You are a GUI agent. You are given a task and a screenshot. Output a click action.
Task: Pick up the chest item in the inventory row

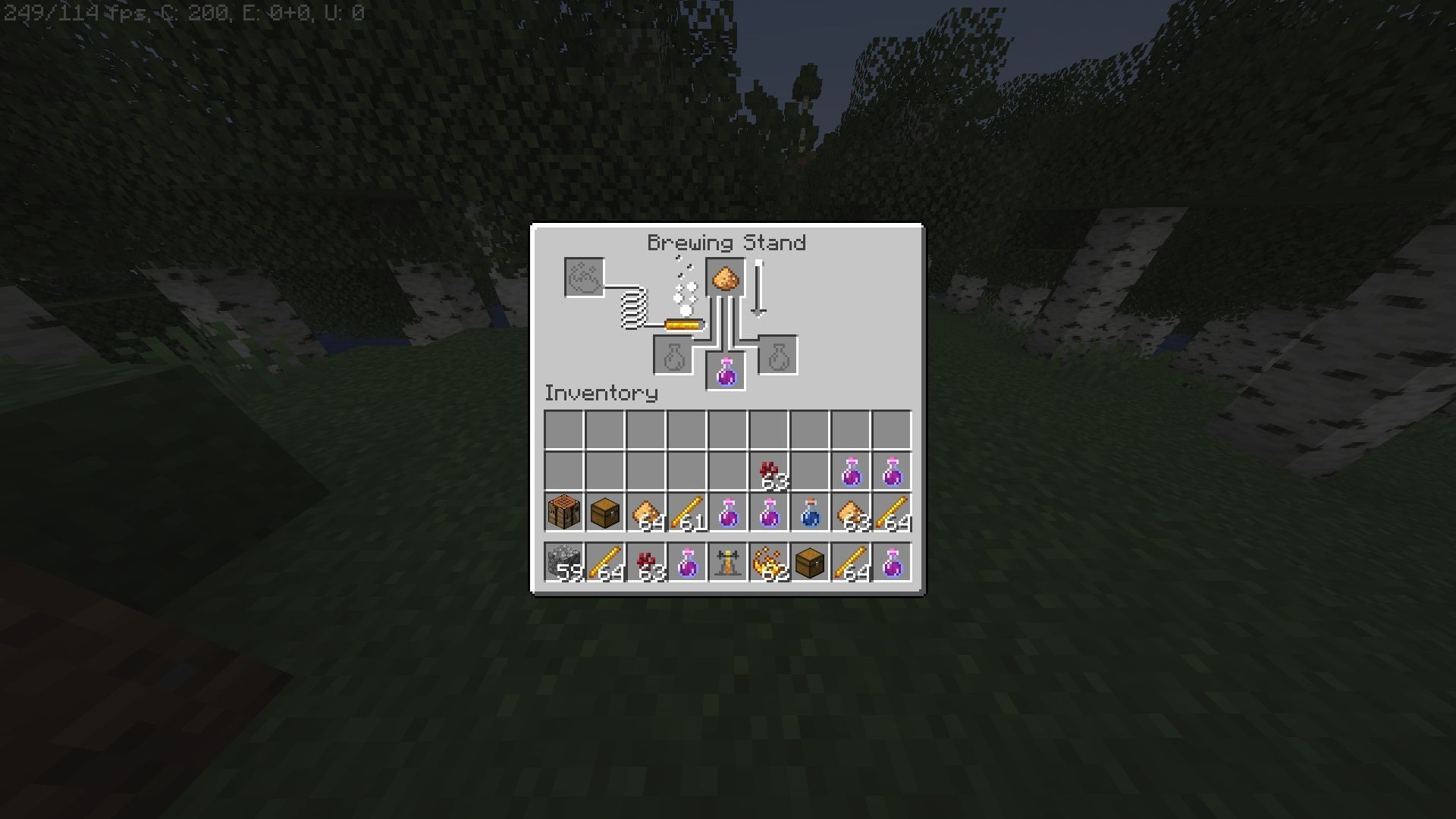[603, 512]
